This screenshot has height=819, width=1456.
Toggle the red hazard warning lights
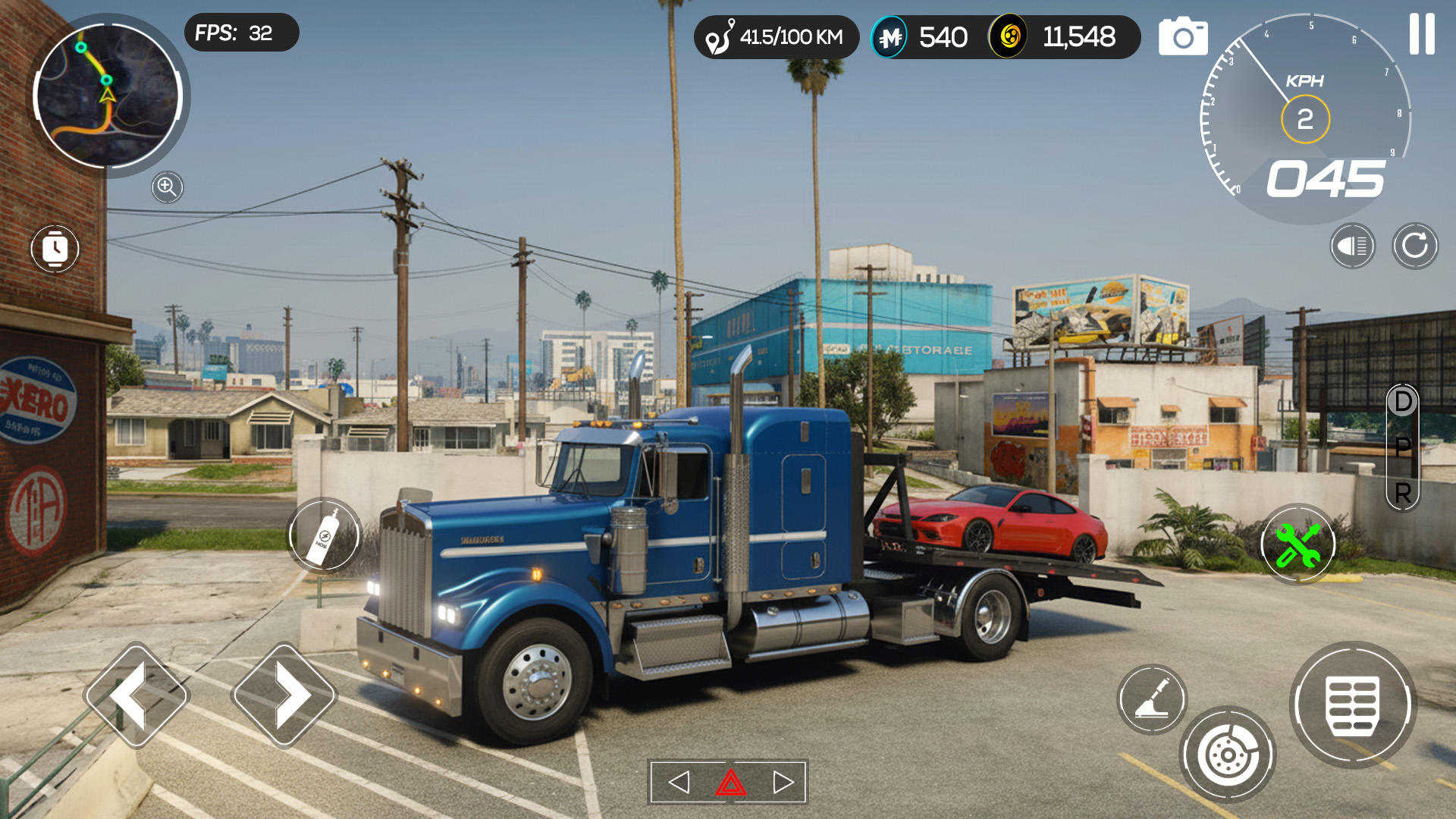coord(730,782)
